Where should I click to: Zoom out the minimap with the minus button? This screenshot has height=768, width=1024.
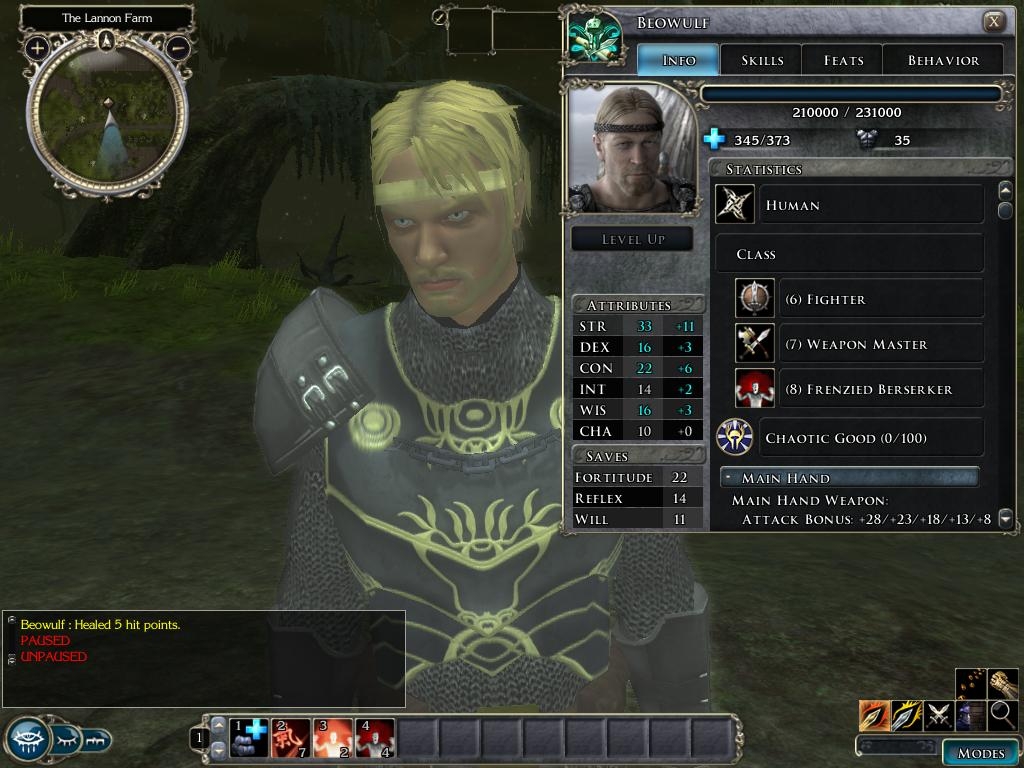(x=177, y=47)
